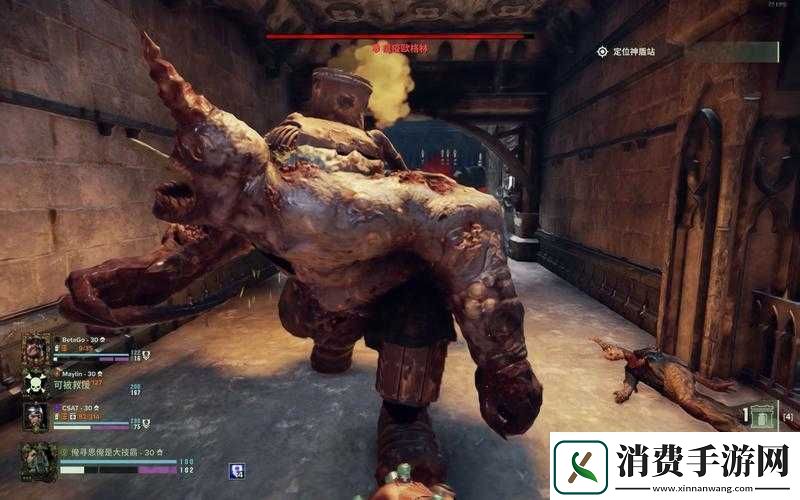Click Maylin's skull downed-status portrait
800x500 pixels.
coord(37,383)
